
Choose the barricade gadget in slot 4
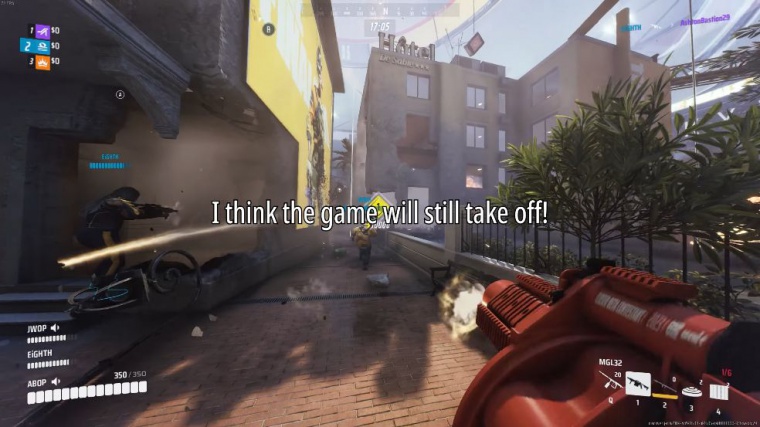tap(718, 390)
